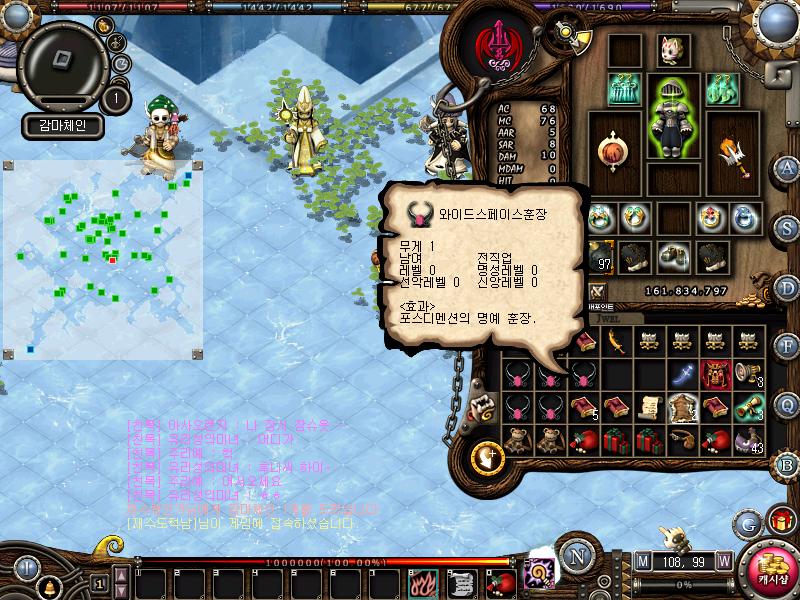The width and height of the screenshot is (800, 600).
Task: Click the round Q shortcut button
Action: pos(787,405)
